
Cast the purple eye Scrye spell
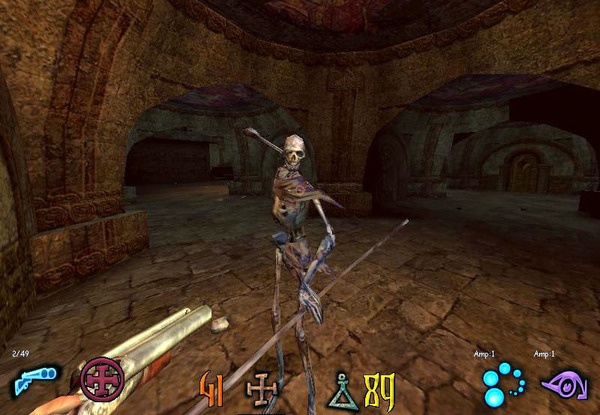[x=562, y=383]
